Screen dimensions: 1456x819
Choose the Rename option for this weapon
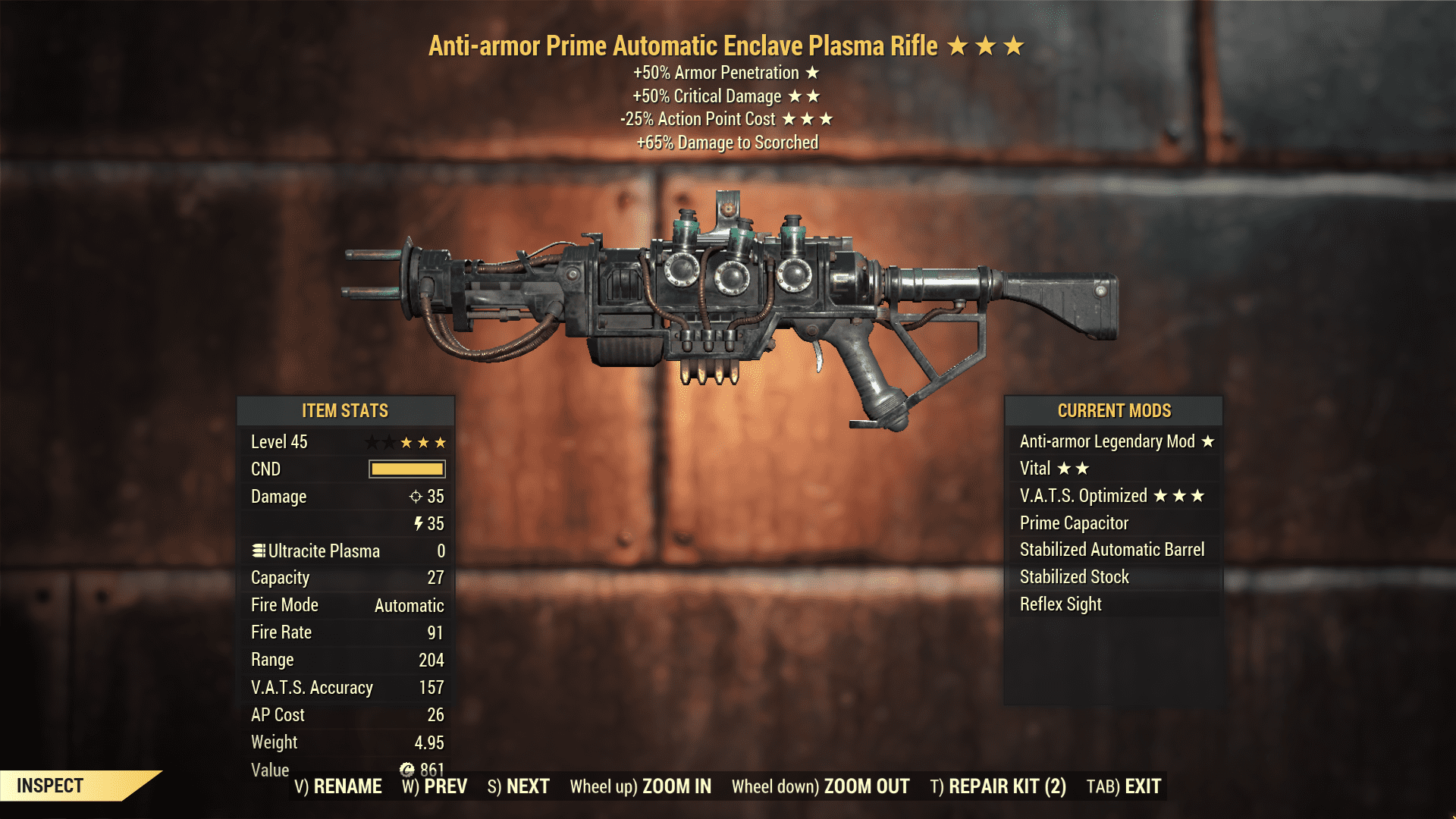point(338,786)
